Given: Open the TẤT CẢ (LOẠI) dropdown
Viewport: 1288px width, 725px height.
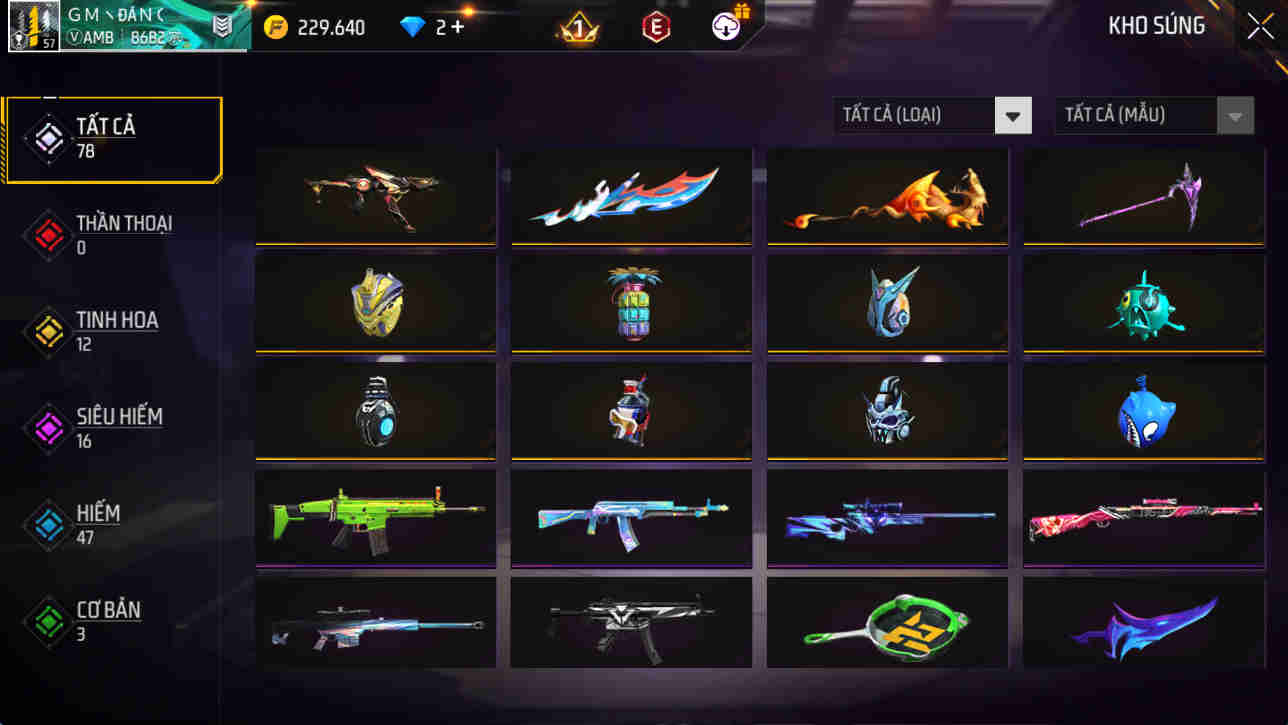Looking at the screenshot, I should point(915,115).
